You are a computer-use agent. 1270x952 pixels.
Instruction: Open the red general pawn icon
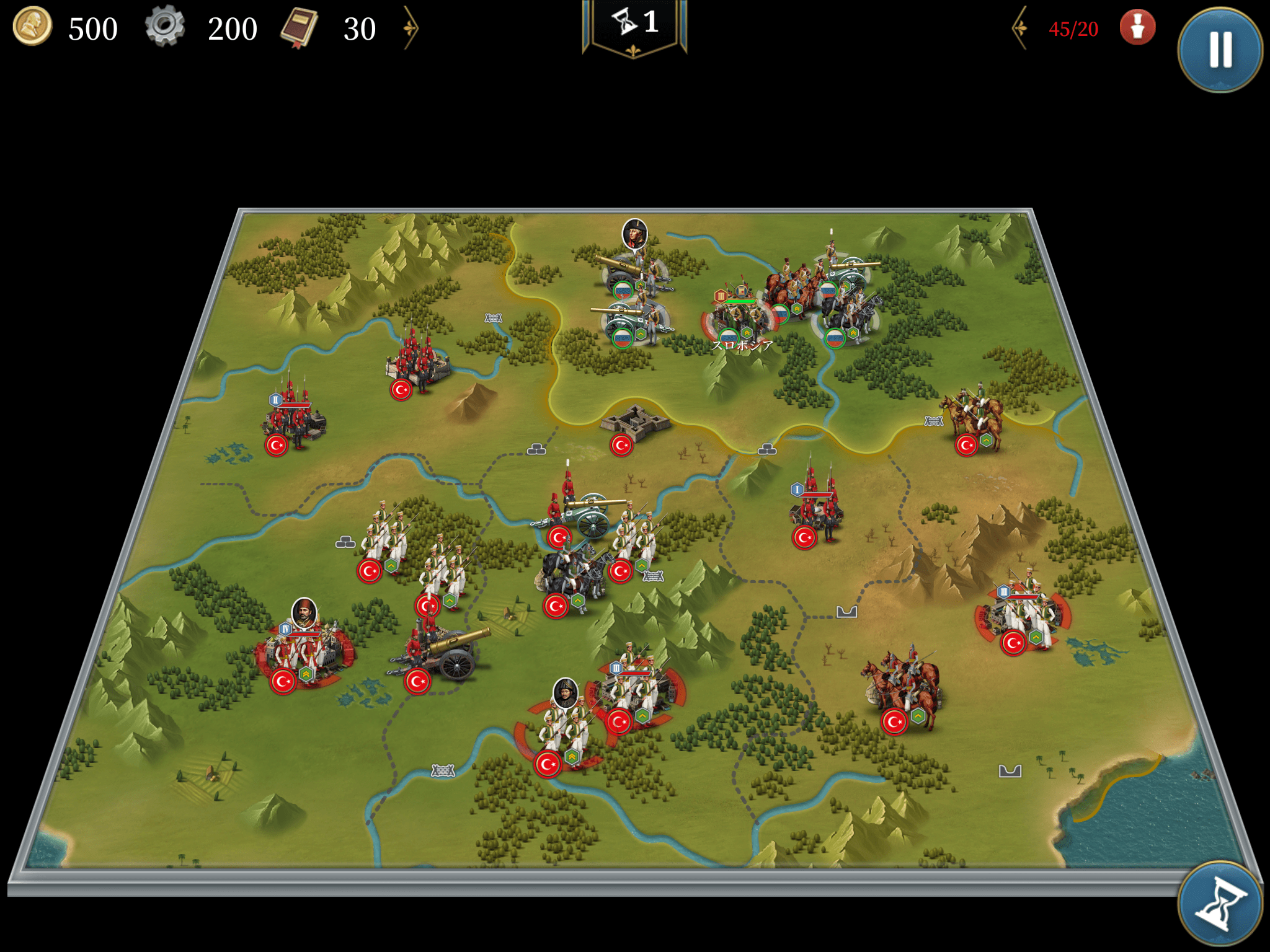1137,28
